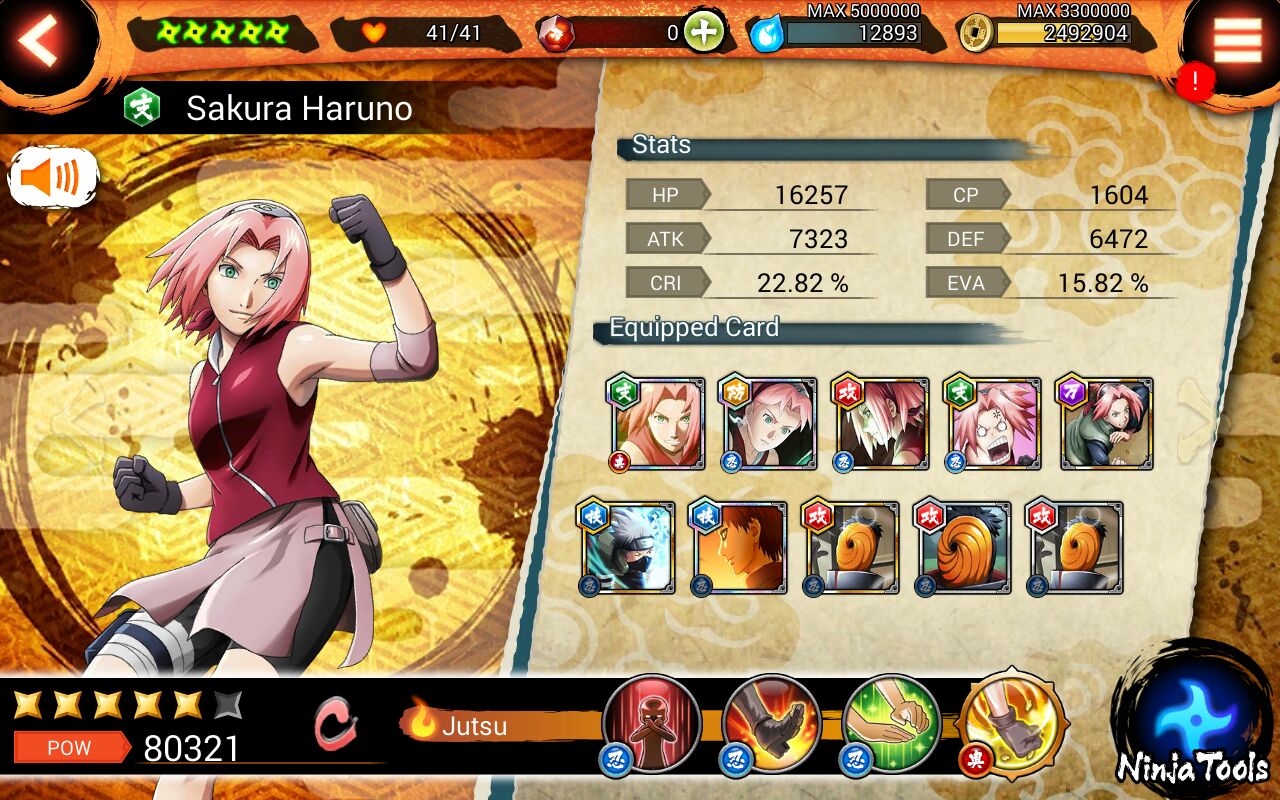Select the red-haired Gaara equipped card

click(740, 548)
